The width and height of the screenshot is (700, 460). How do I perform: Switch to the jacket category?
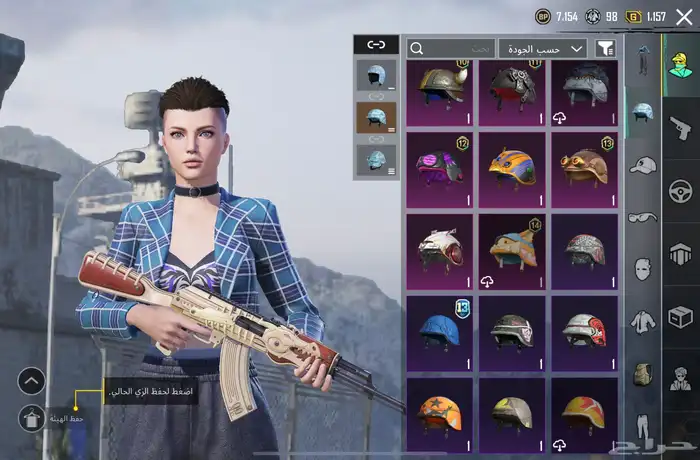tap(642, 322)
